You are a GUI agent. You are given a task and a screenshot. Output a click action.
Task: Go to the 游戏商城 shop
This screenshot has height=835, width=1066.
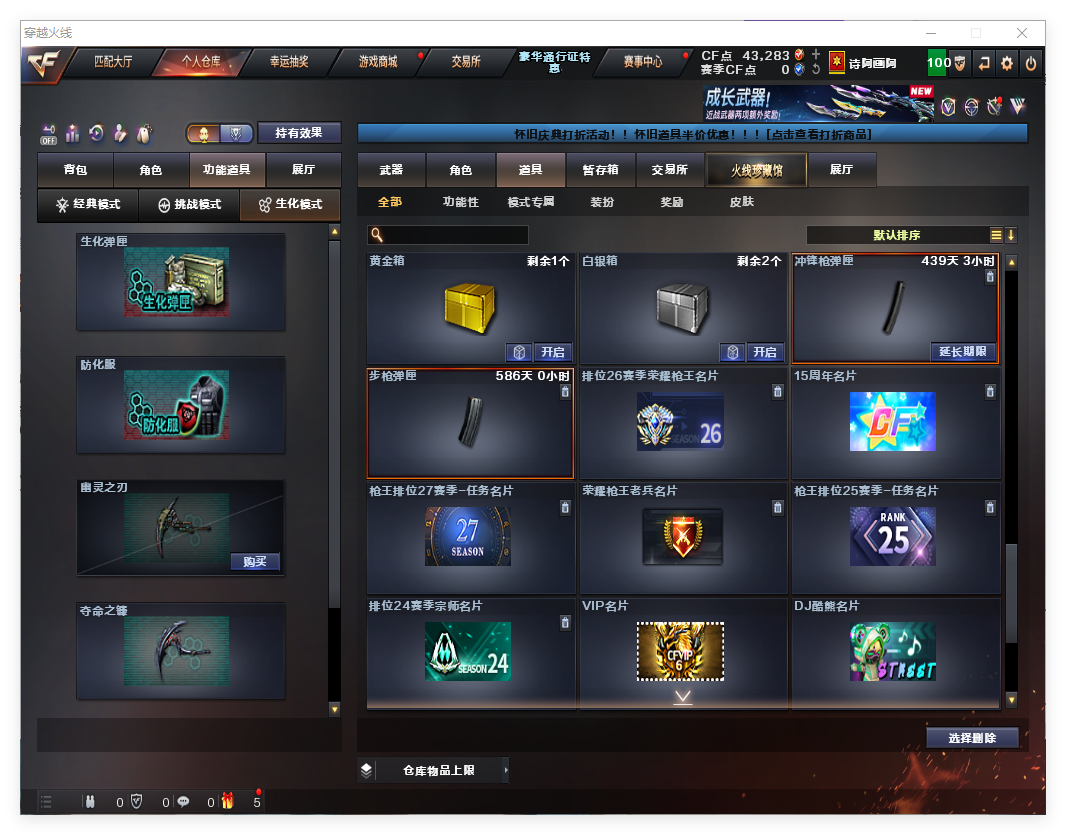pos(378,62)
